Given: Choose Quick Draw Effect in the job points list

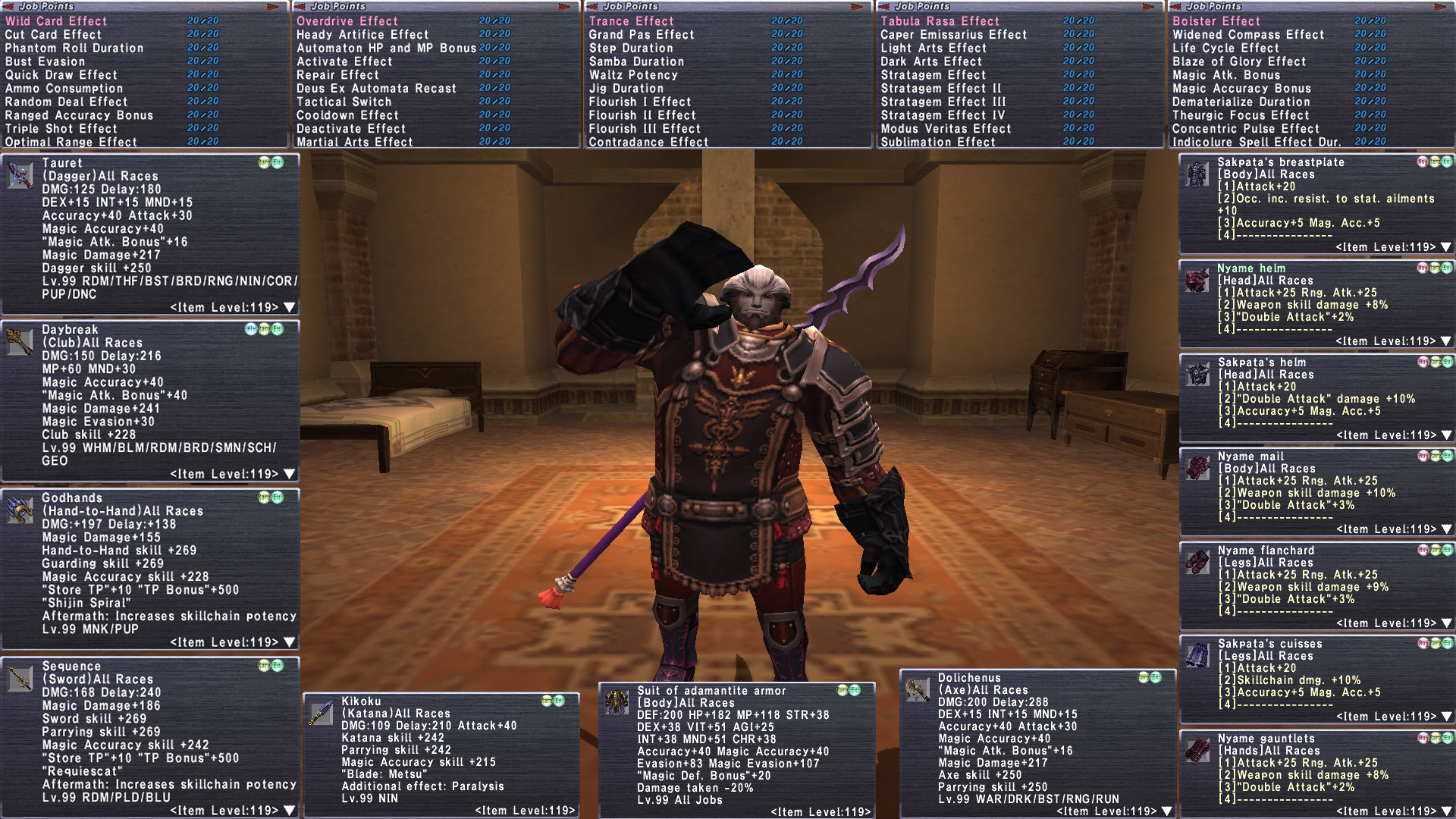Looking at the screenshot, I should (x=61, y=75).
